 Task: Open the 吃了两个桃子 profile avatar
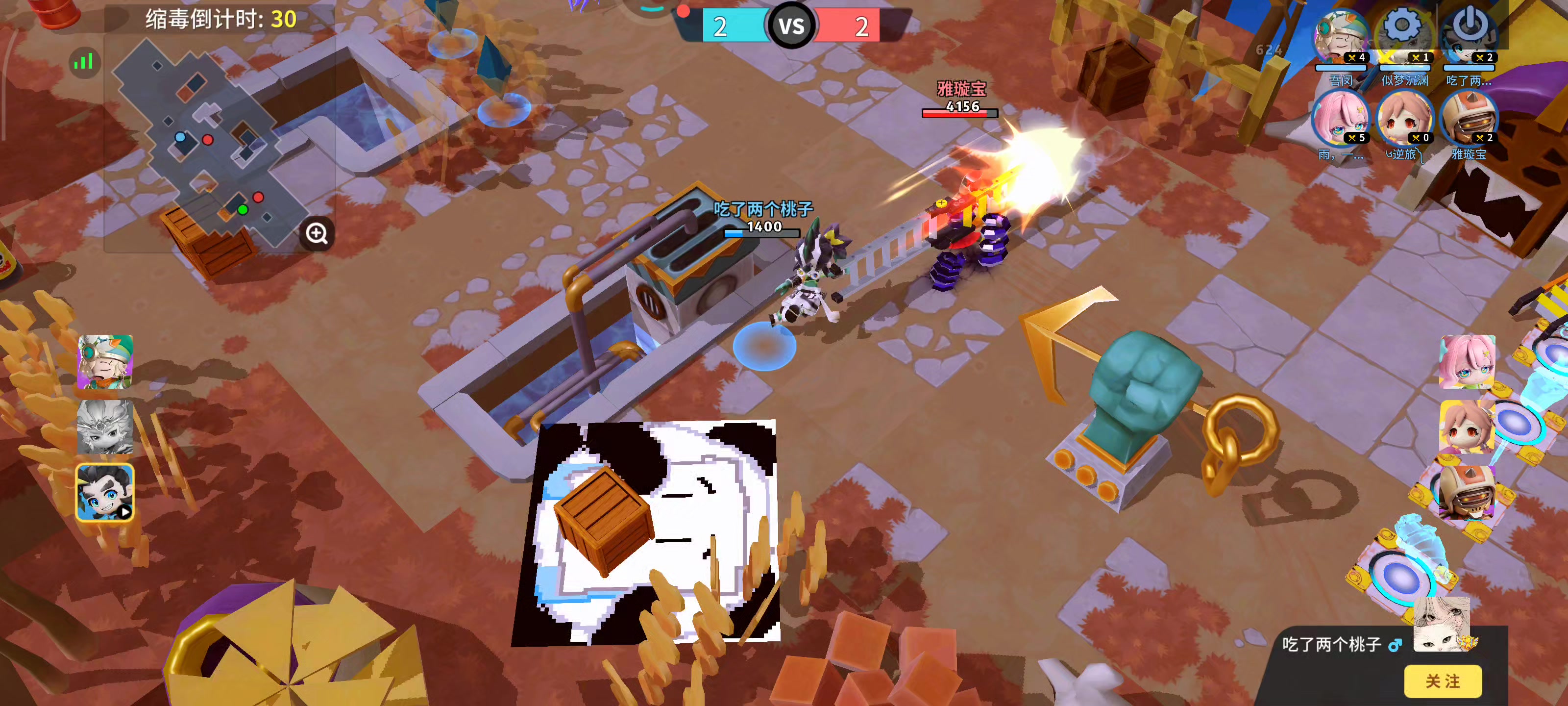[x=1441, y=625]
